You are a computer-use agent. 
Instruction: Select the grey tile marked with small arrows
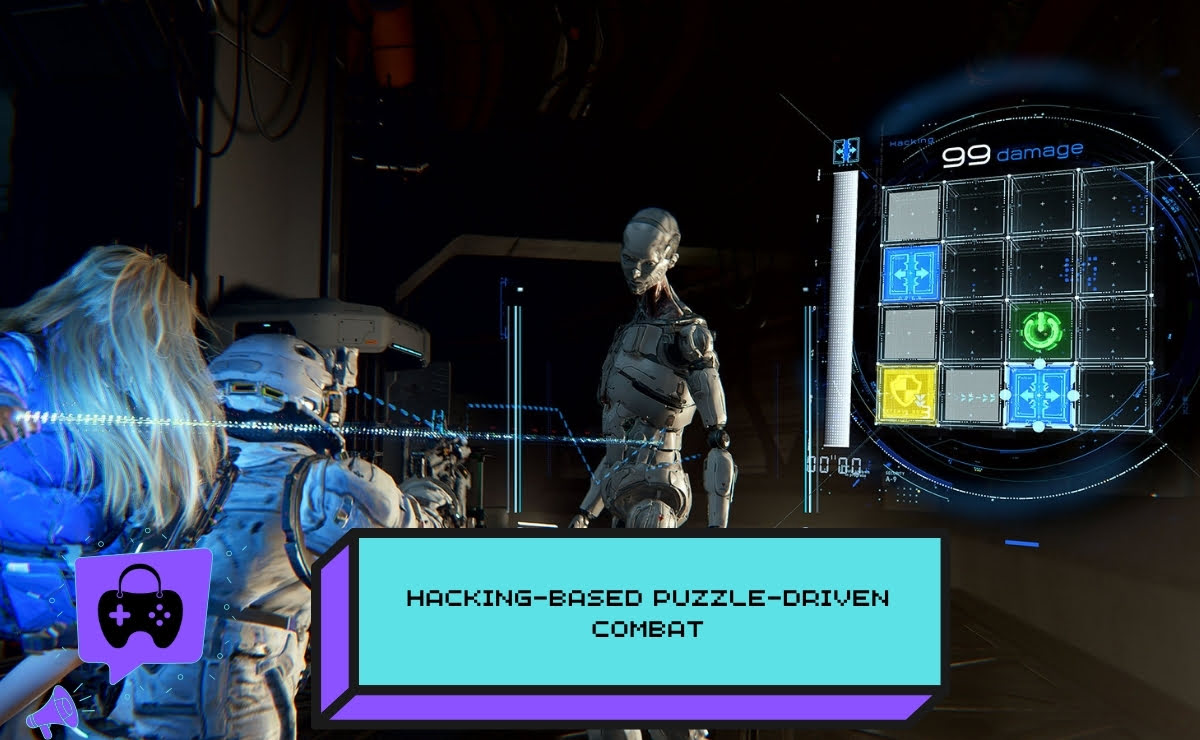[974, 395]
